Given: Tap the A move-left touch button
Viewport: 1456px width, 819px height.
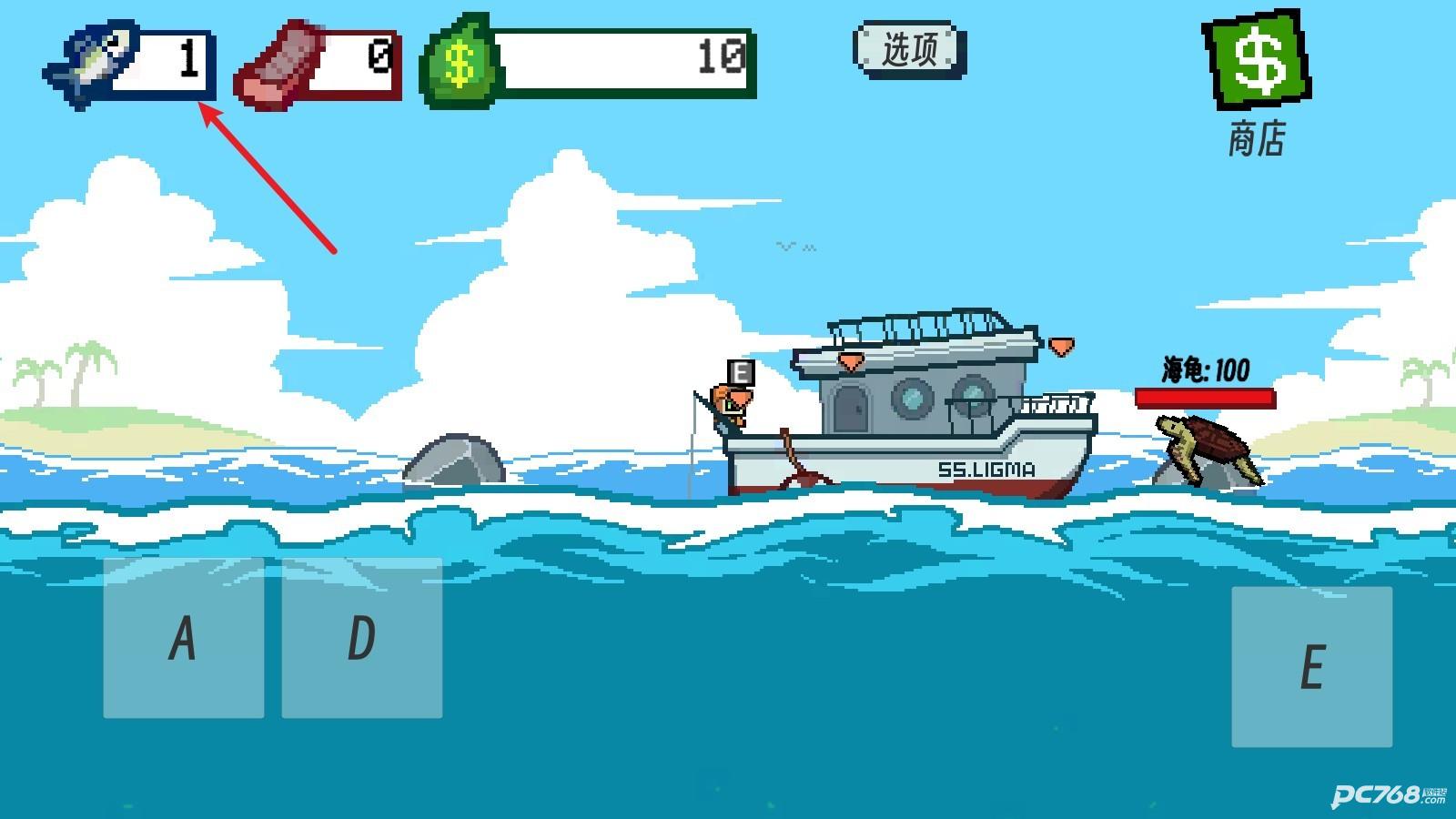Looking at the screenshot, I should 183,638.
